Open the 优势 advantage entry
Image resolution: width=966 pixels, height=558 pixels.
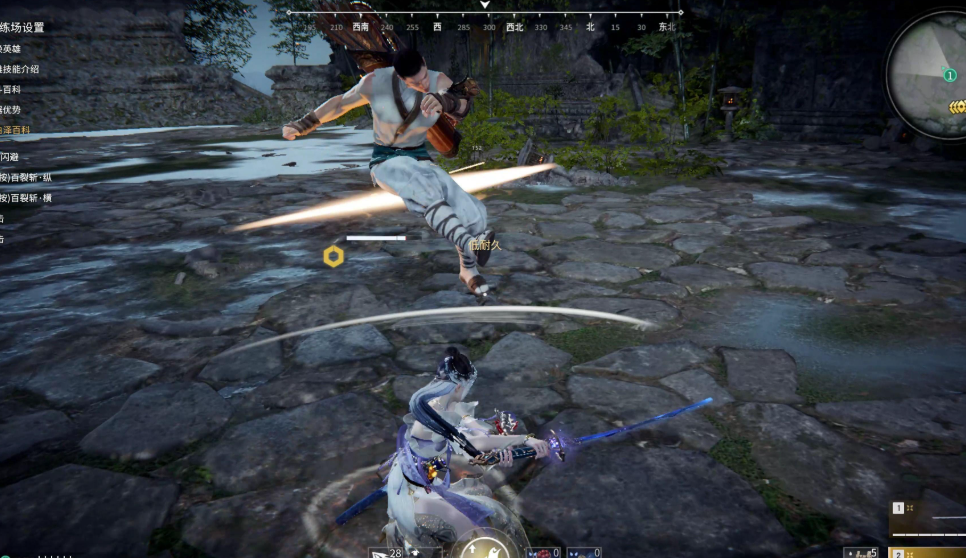(11, 110)
